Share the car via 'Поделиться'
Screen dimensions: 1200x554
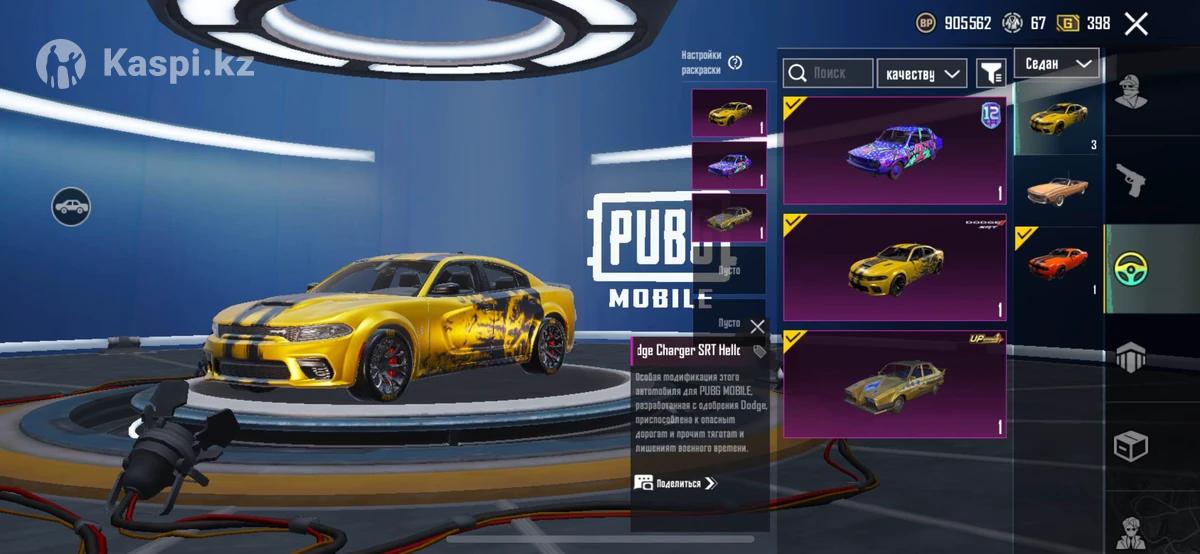[x=676, y=483]
